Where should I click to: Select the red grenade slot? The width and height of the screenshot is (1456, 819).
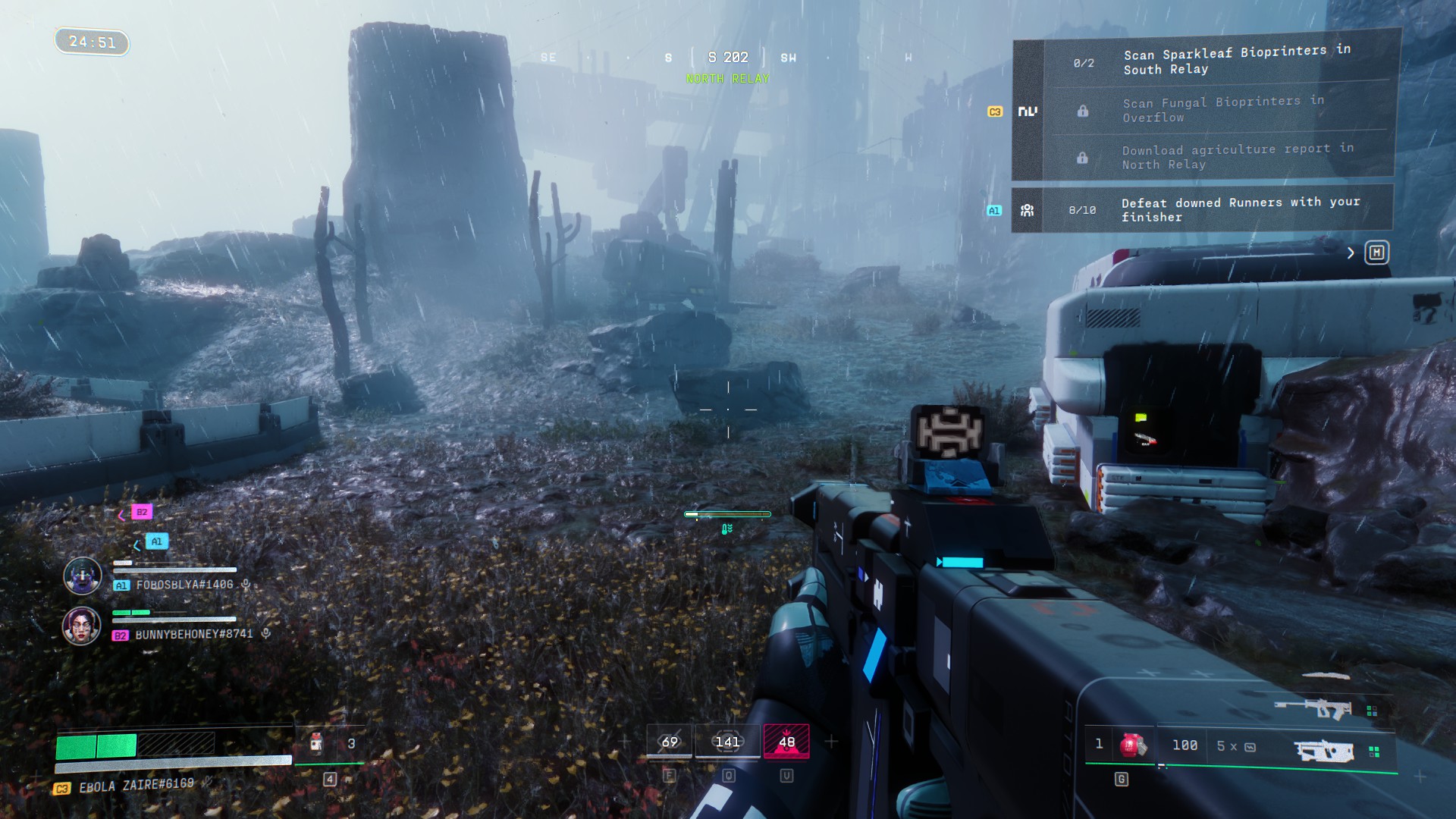pyautogui.click(x=1132, y=745)
